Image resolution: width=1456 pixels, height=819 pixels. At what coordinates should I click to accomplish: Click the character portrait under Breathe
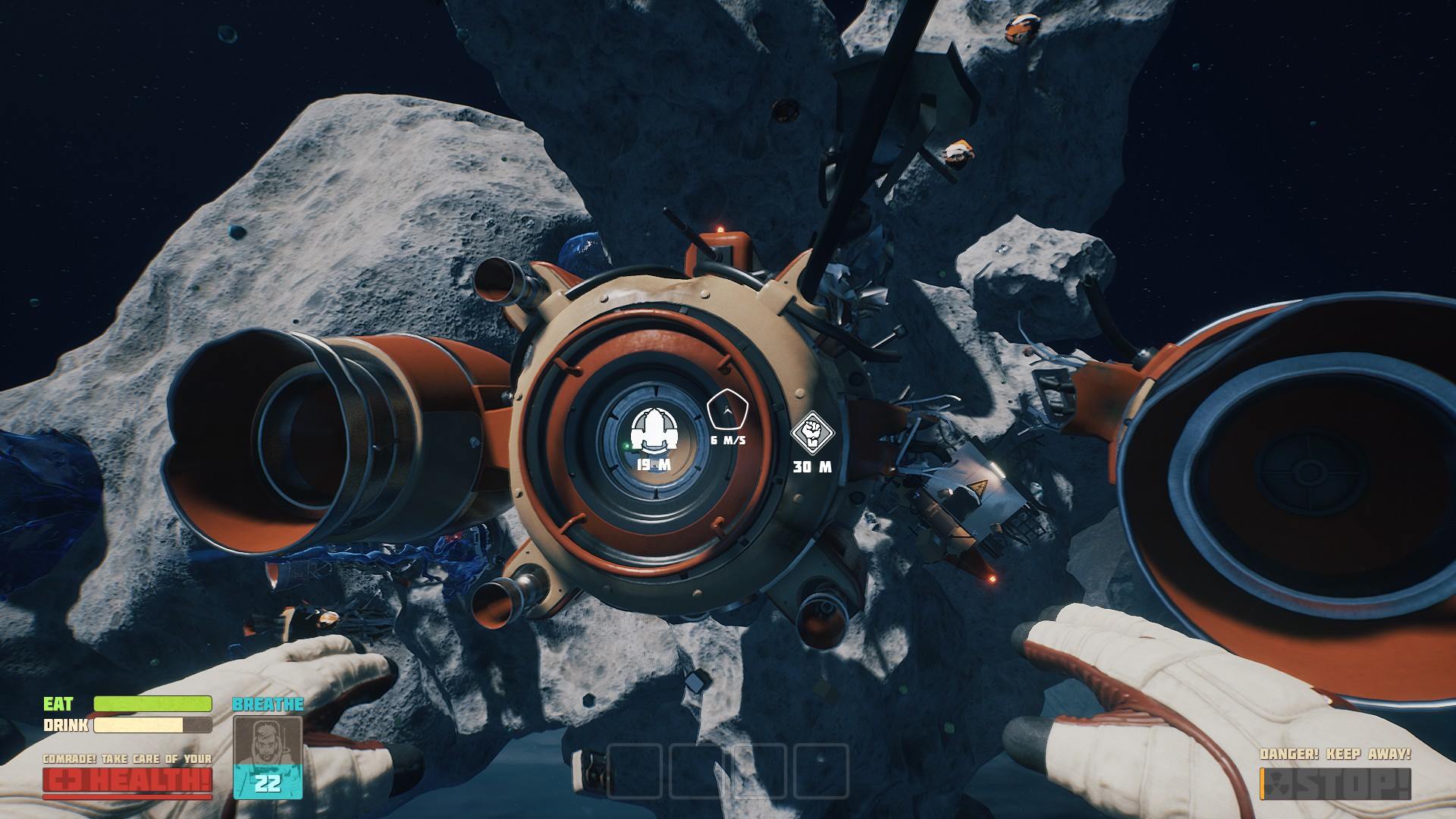coord(267,742)
